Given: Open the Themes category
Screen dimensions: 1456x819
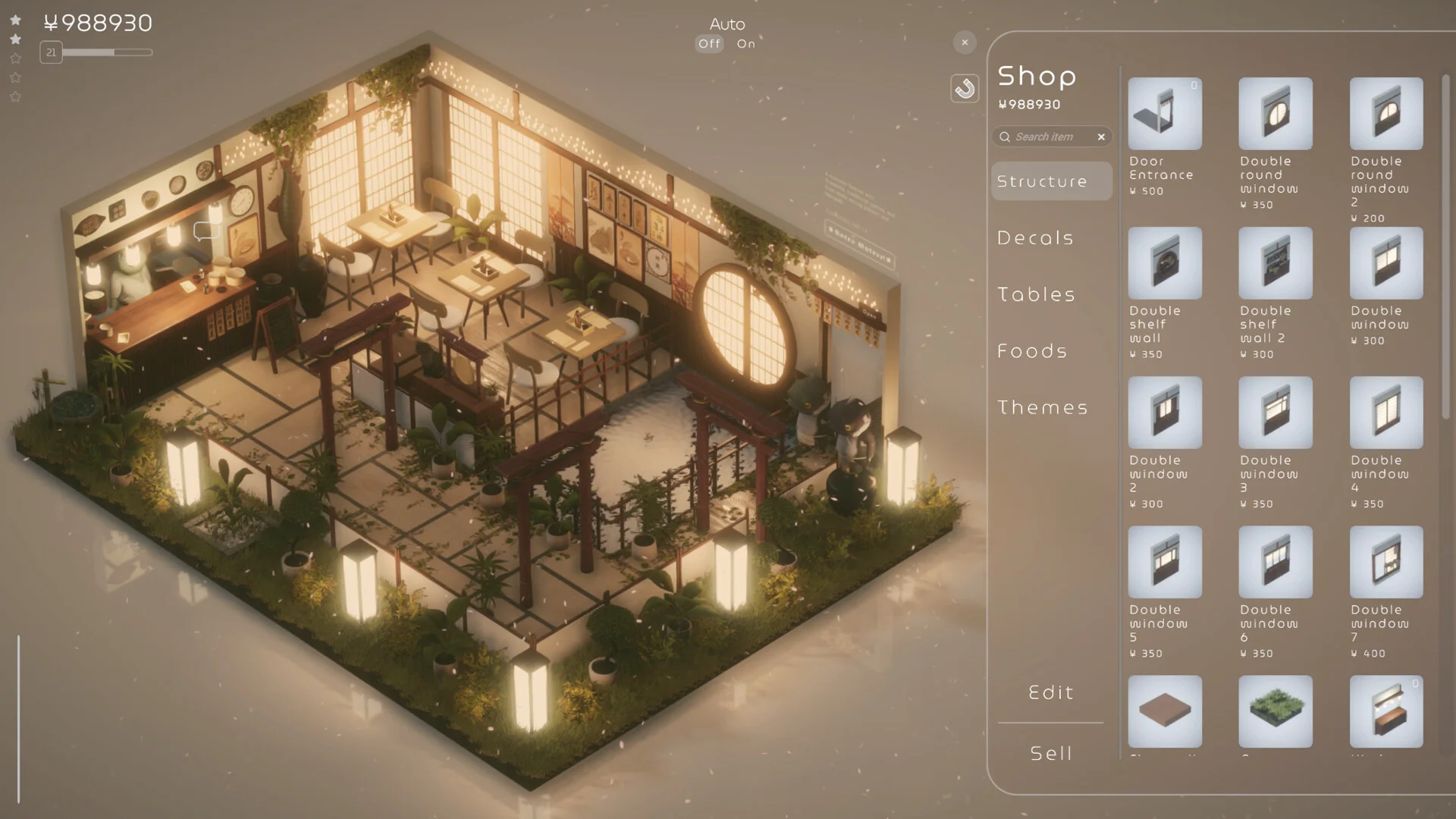Looking at the screenshot, I should click(x=1043, y=407).
